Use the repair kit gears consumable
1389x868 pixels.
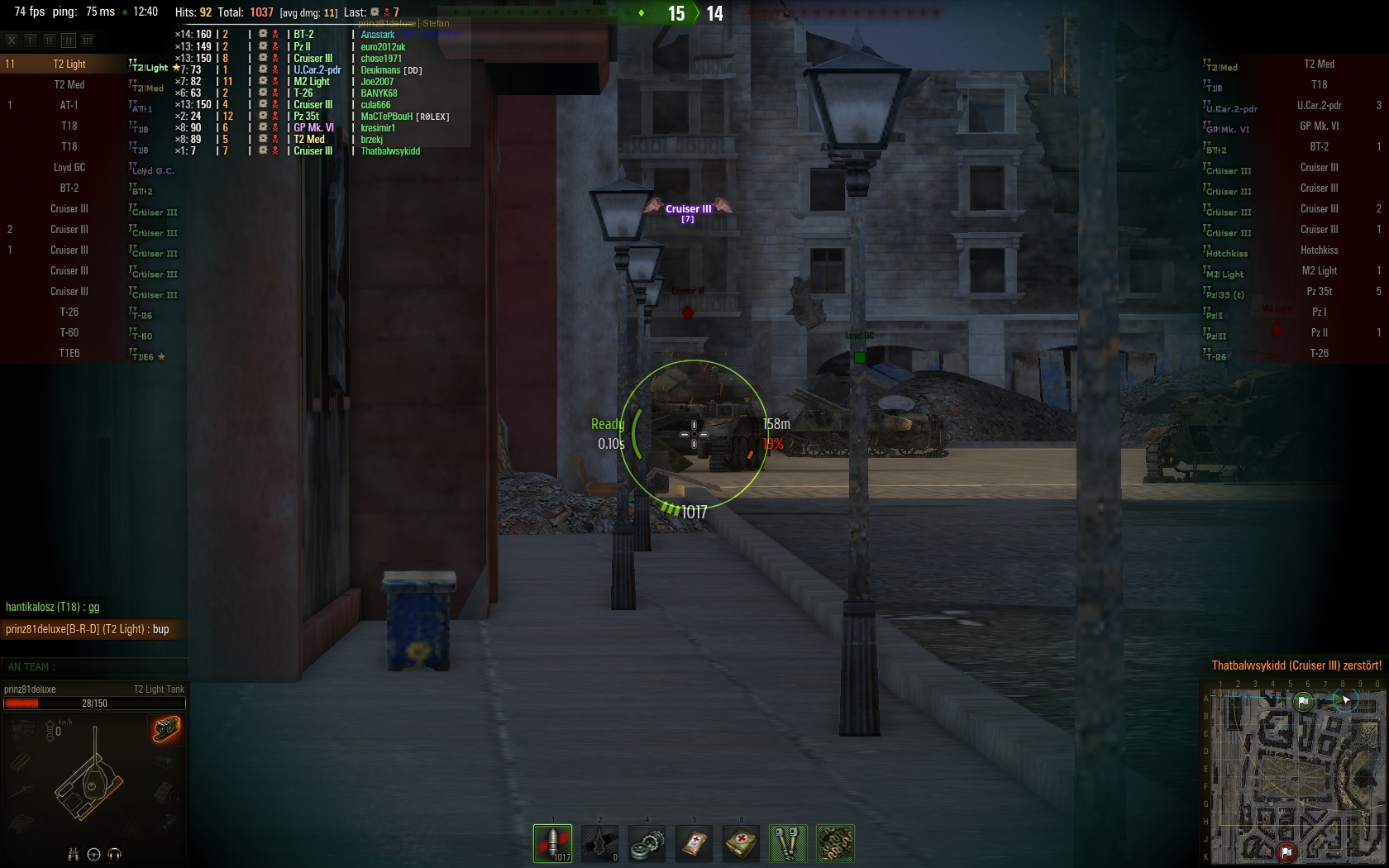pyautogui.click(x=647, y=843)
